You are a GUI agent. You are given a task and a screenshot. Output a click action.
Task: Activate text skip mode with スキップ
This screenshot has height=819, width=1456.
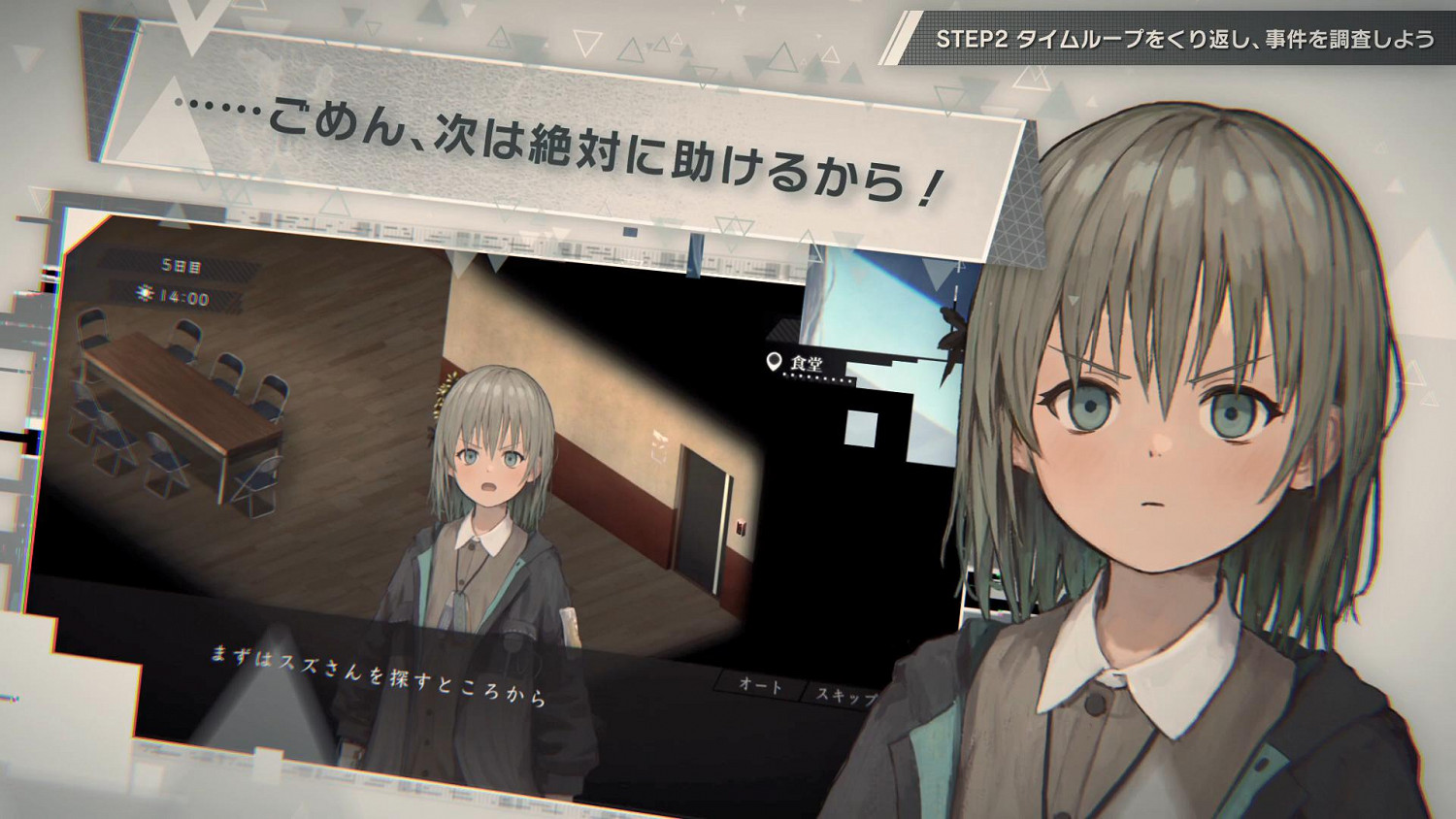click(x=847, y=693)
